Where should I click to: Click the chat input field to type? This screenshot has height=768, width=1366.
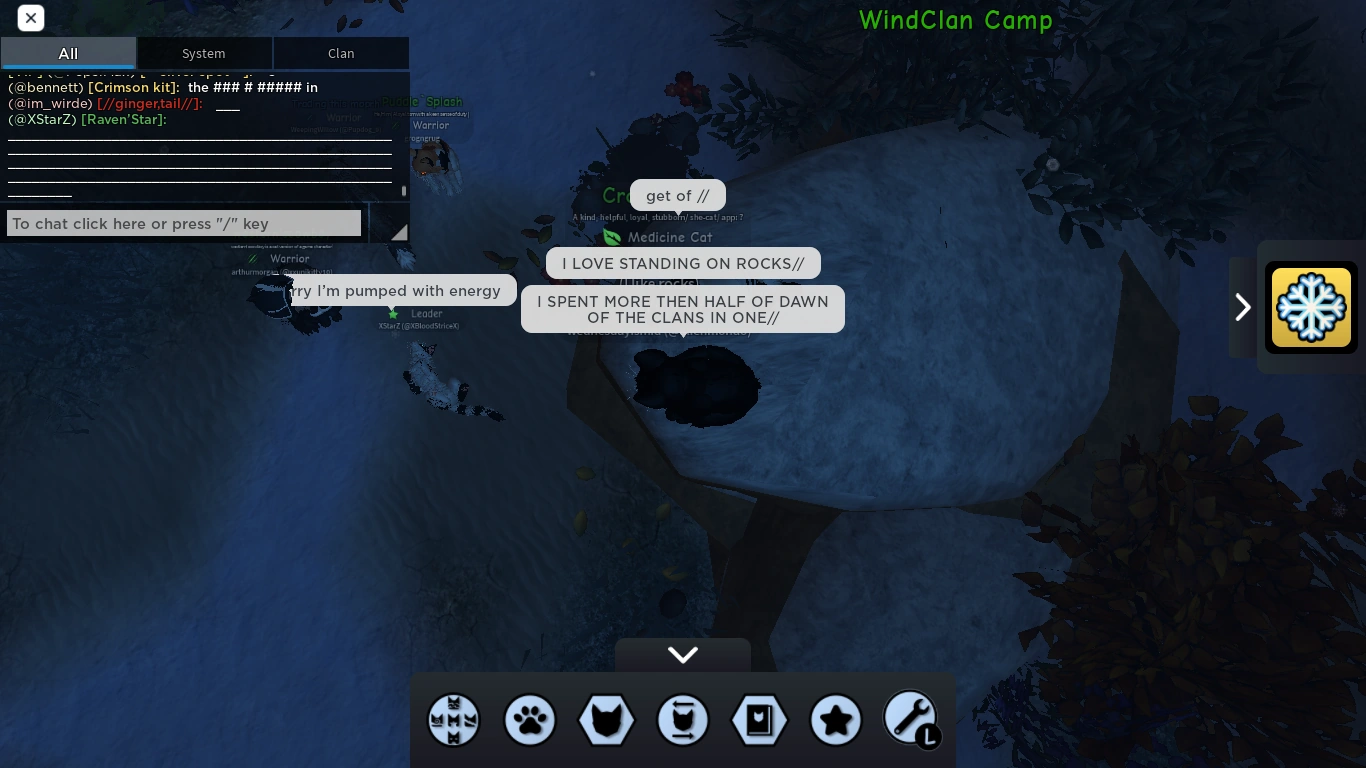click(x=184, y=223)
